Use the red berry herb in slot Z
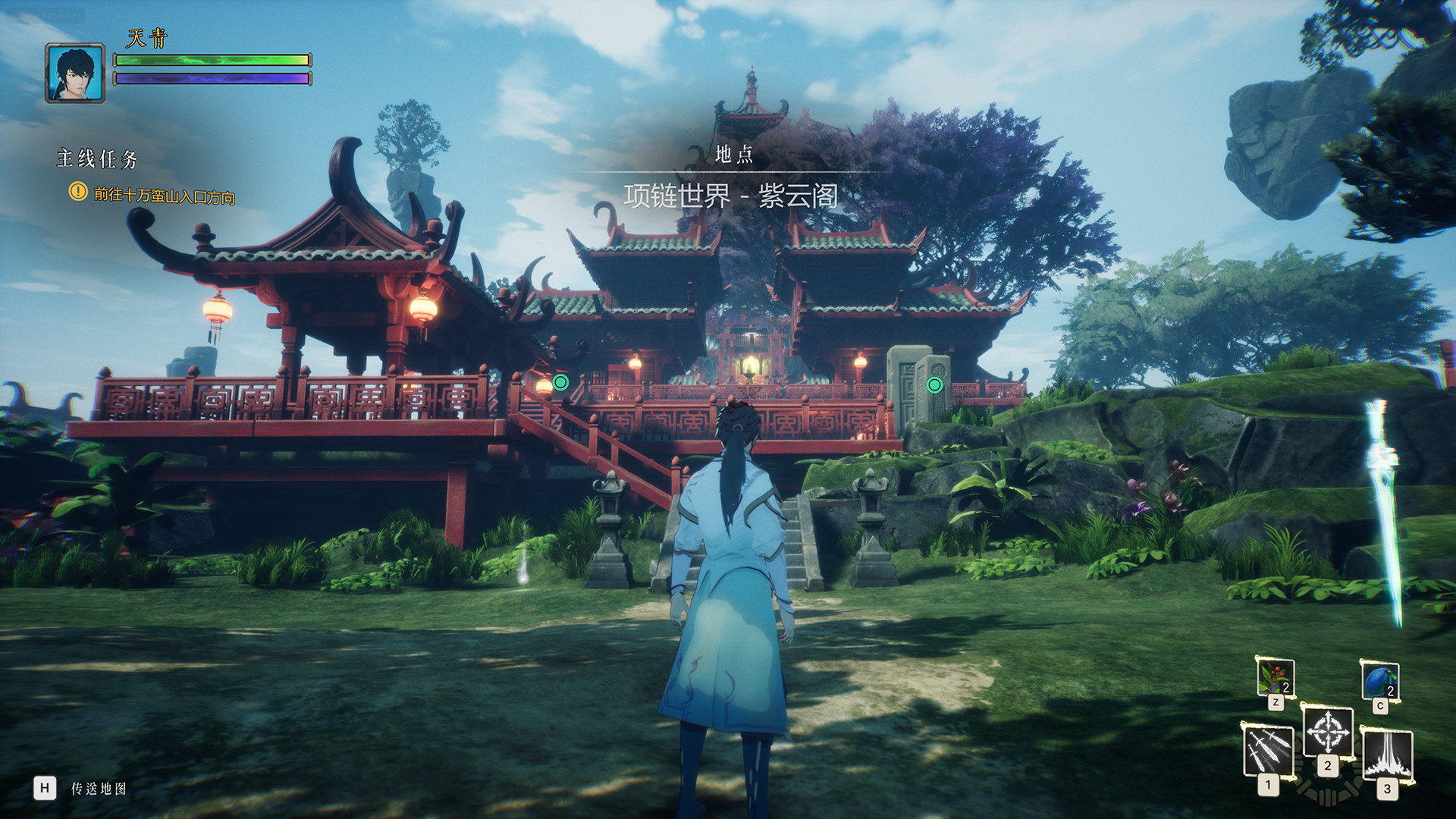 coord(1276,676)
